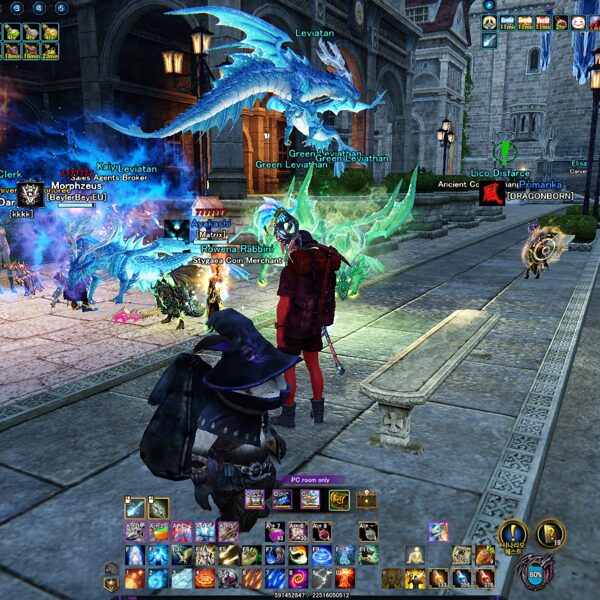Viewport: 600px width, 600px height.
Task: Use the white robed figure hotbar icon
Action: pos(414,555)
